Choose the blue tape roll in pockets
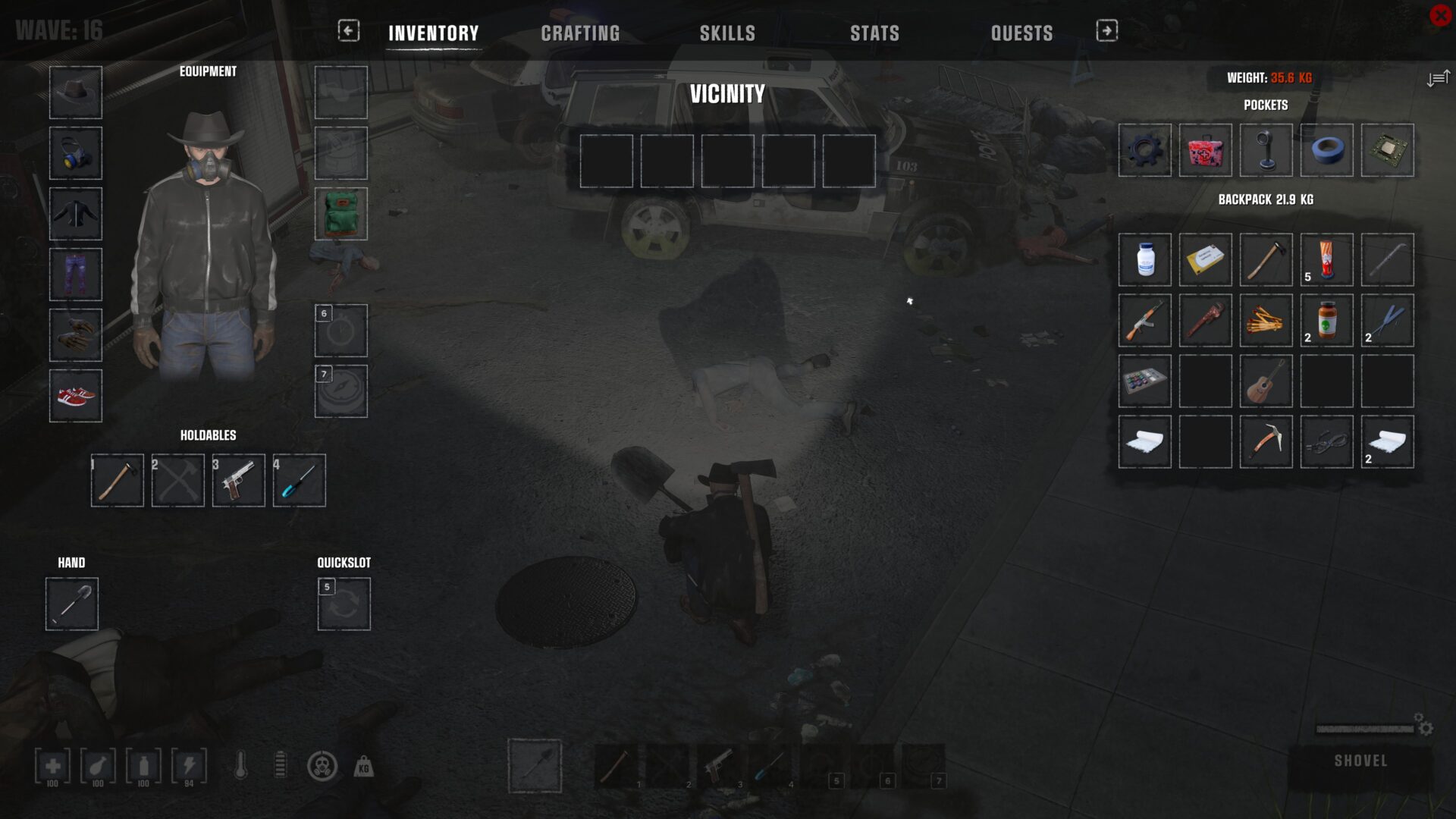This screenshot has height=819, width=1456. [1326, 150]
